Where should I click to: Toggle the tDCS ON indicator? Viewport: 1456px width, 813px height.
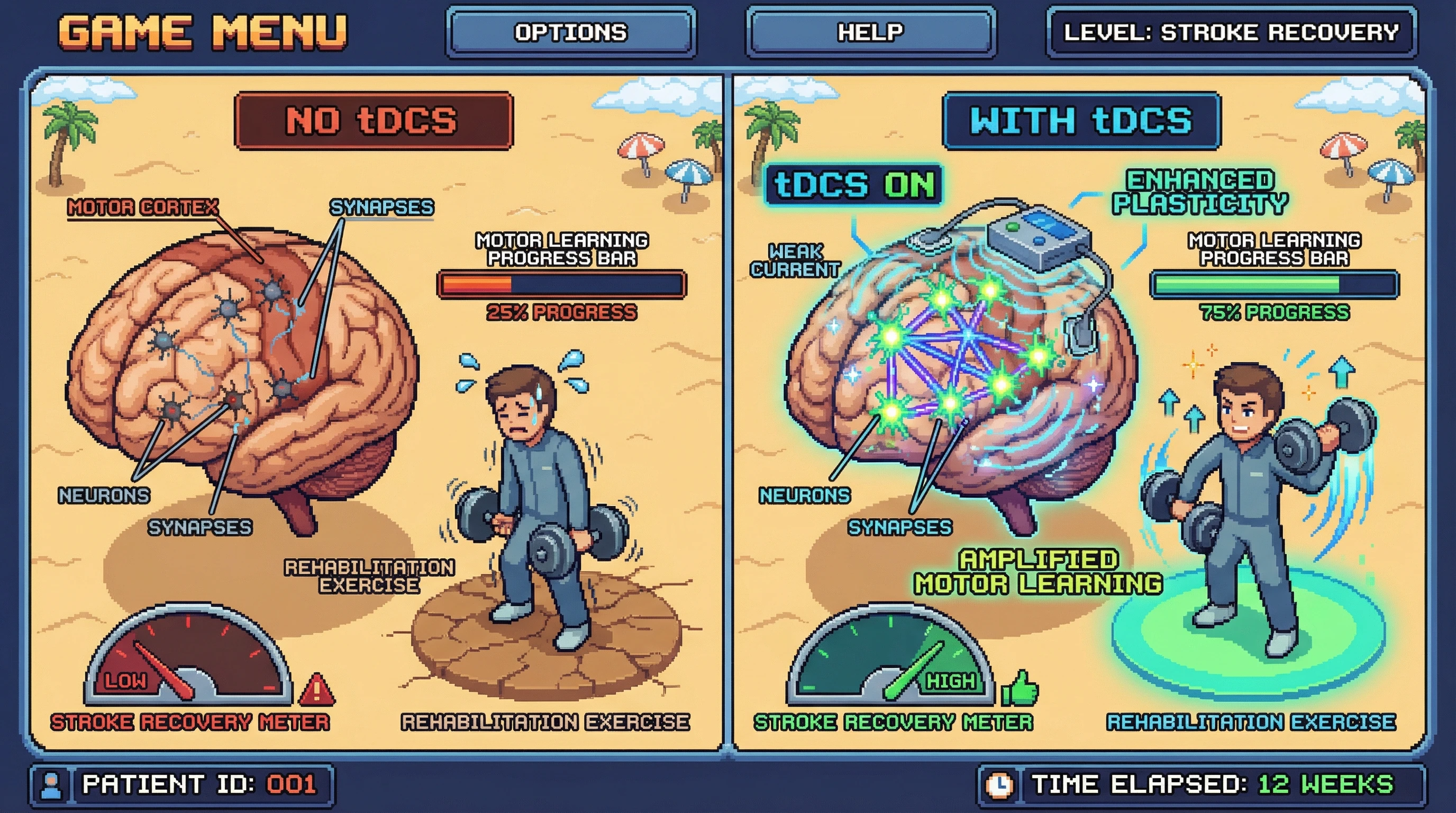(853, 185)
